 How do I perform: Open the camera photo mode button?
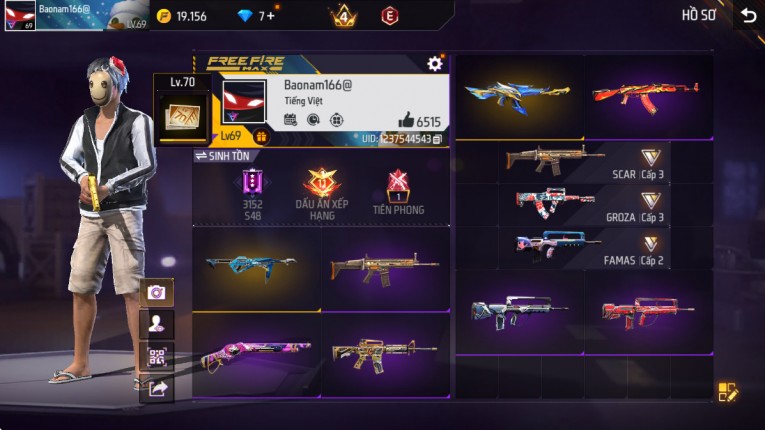157,292
